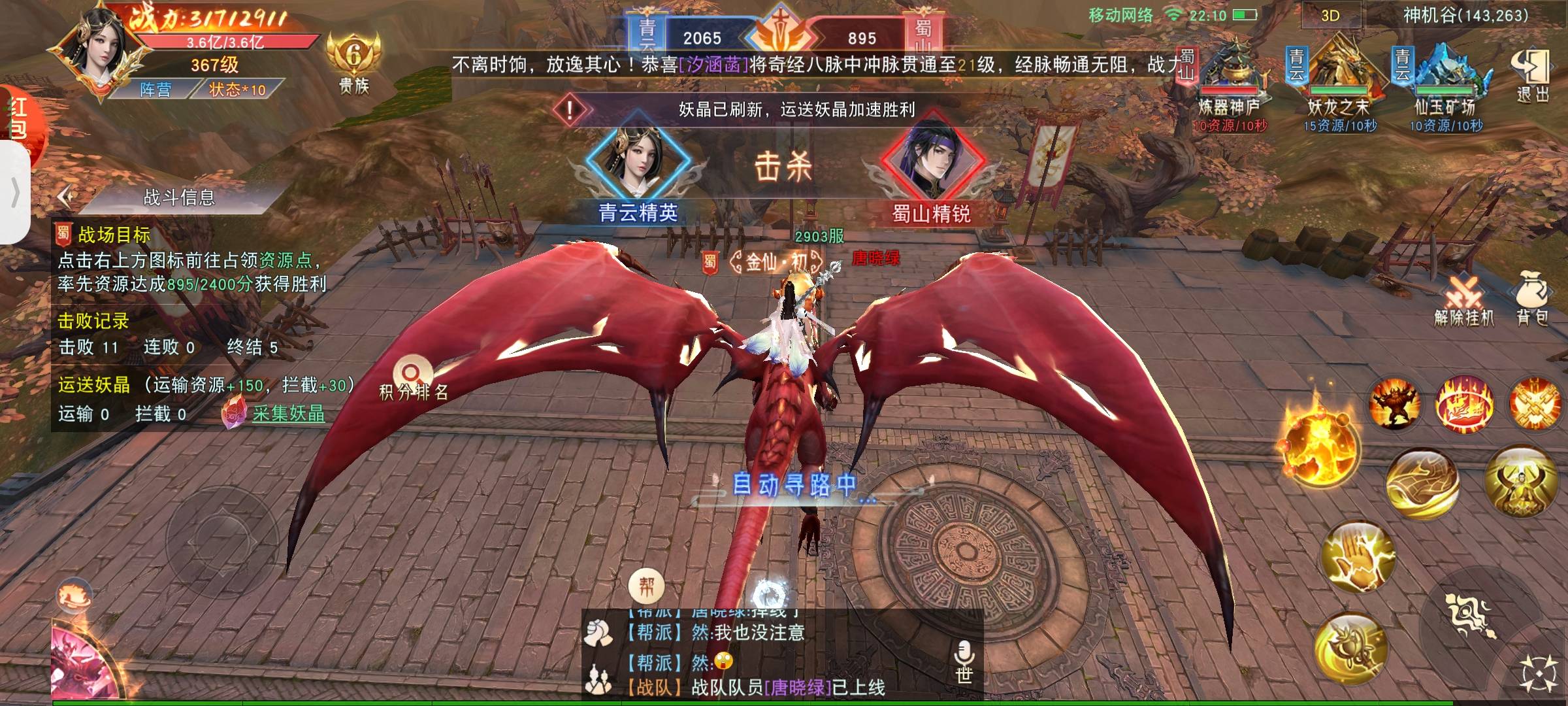
Task: Collapse the 战斗信息 panel arrow
Action: [65, 197]
